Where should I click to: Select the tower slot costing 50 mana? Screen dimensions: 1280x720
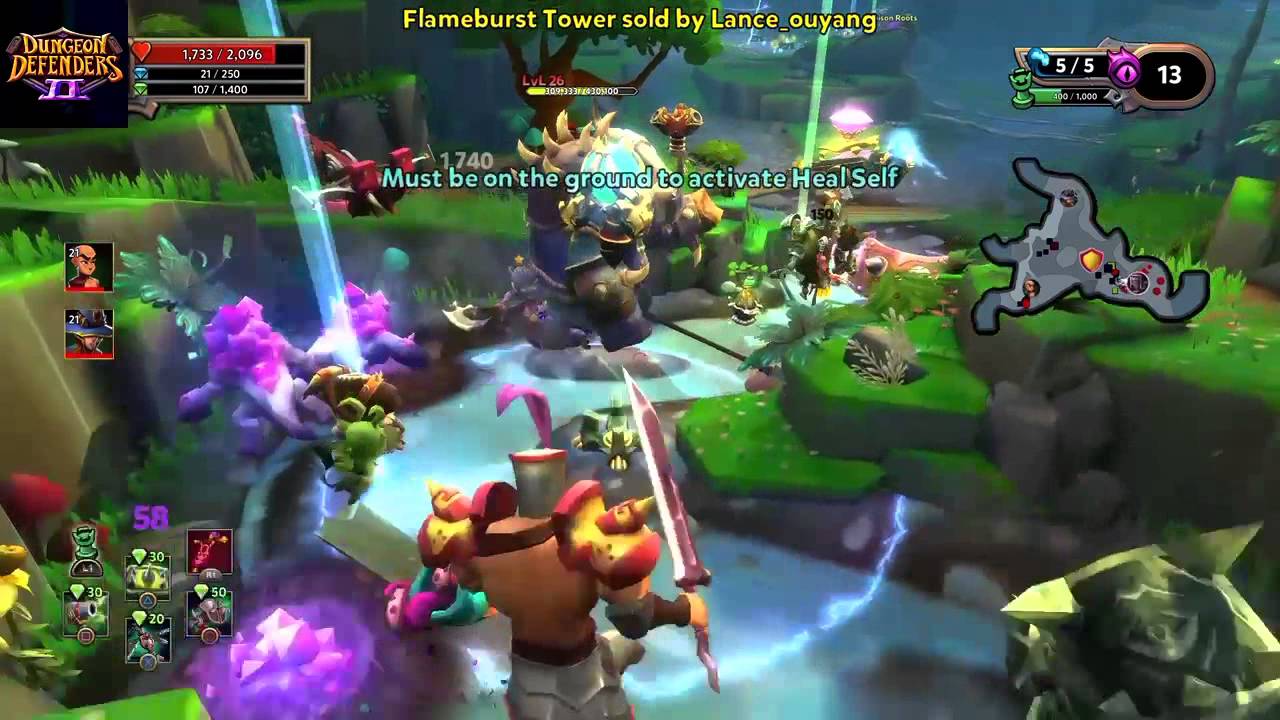(x=210, y=612)
